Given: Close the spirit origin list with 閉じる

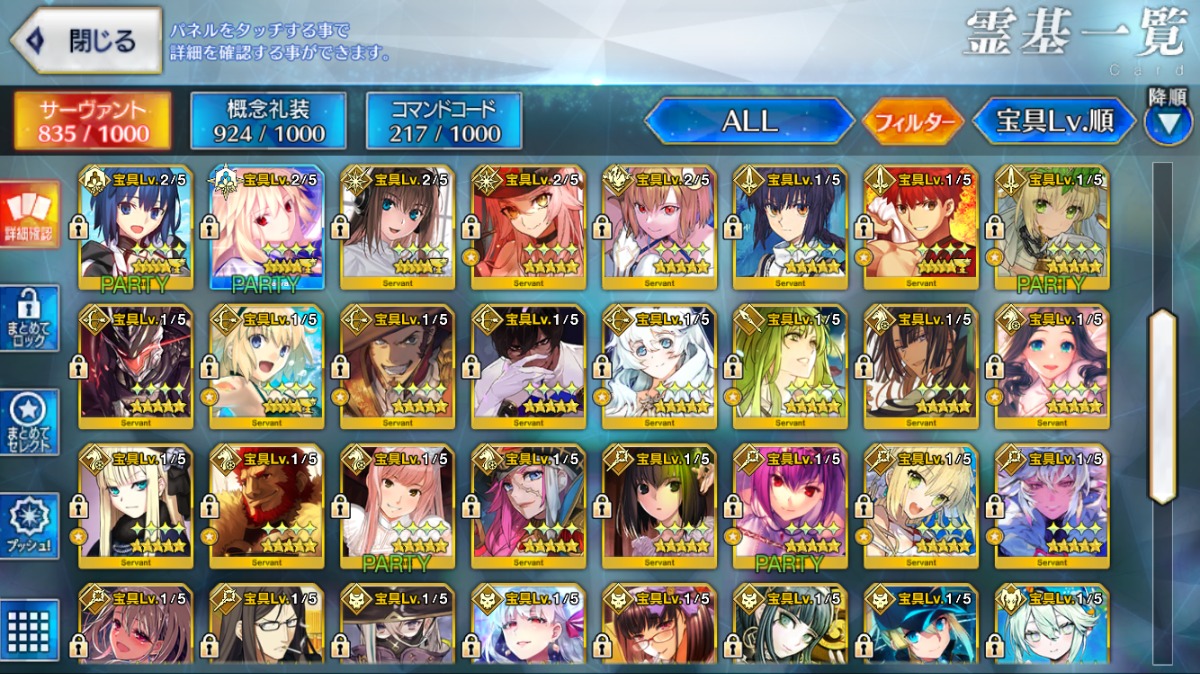Looking at the screenshot, I should click(x=86, y=41).
